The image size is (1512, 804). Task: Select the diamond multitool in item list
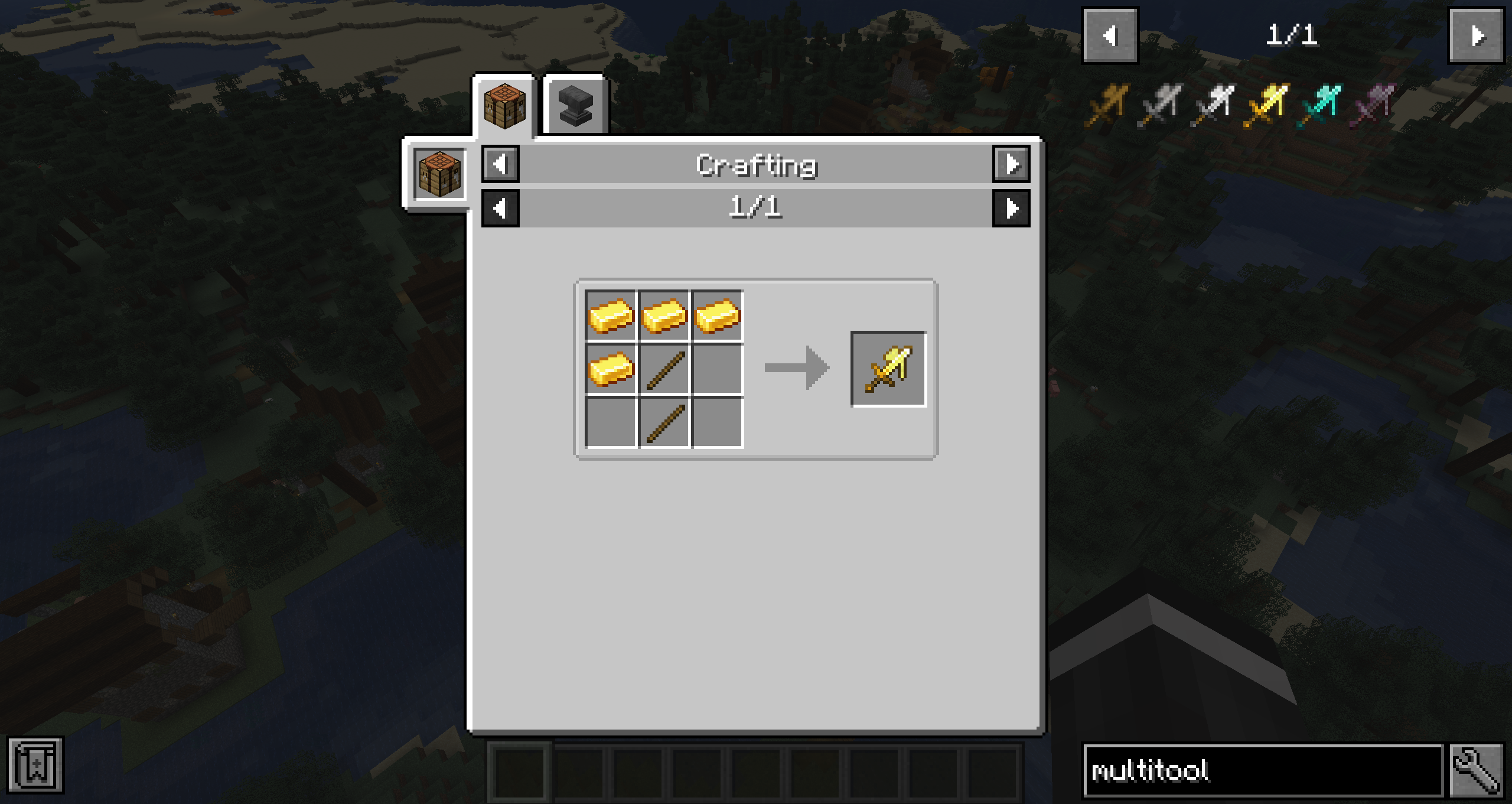[1319, 105]
